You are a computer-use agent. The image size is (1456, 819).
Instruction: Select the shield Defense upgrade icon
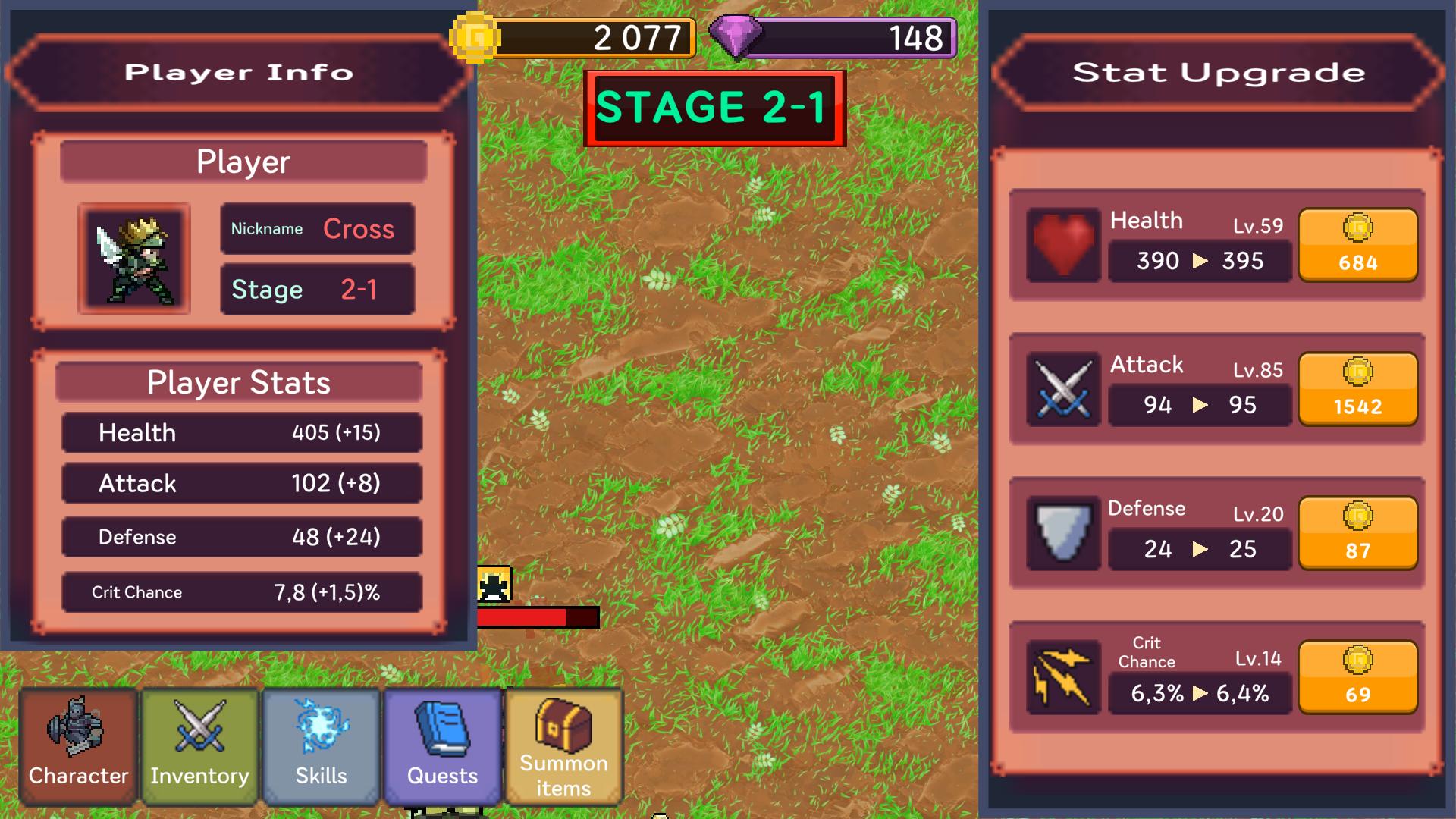pyautogui.click(x=1062, y=531)
